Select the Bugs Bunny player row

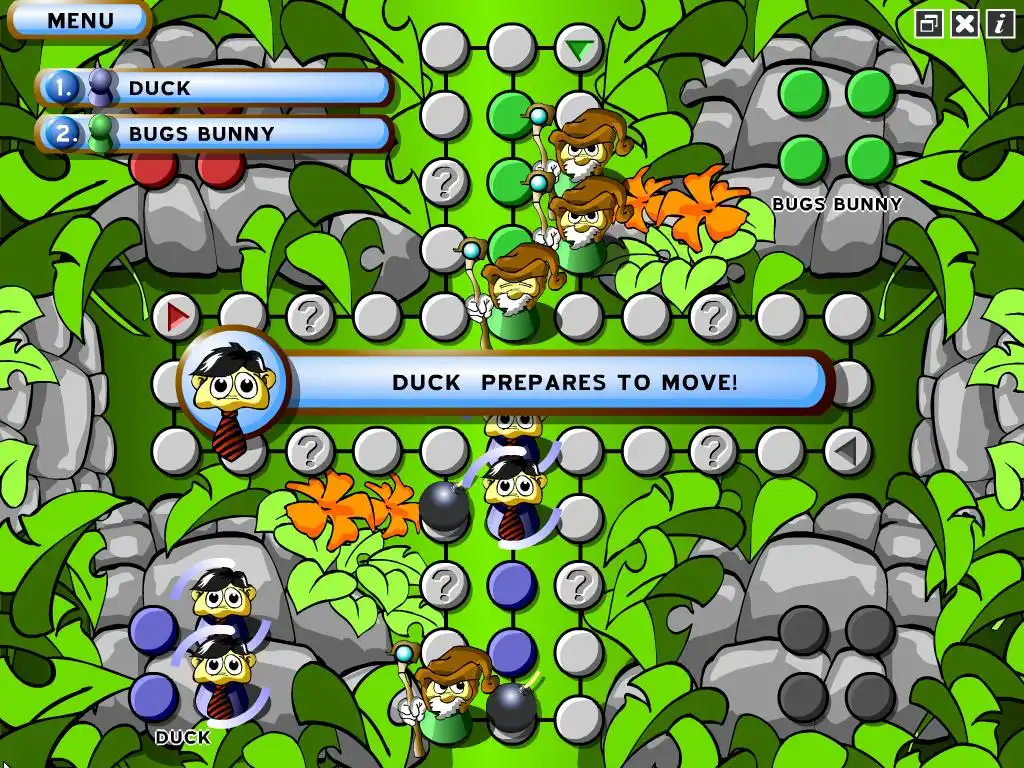pos(215,133)
